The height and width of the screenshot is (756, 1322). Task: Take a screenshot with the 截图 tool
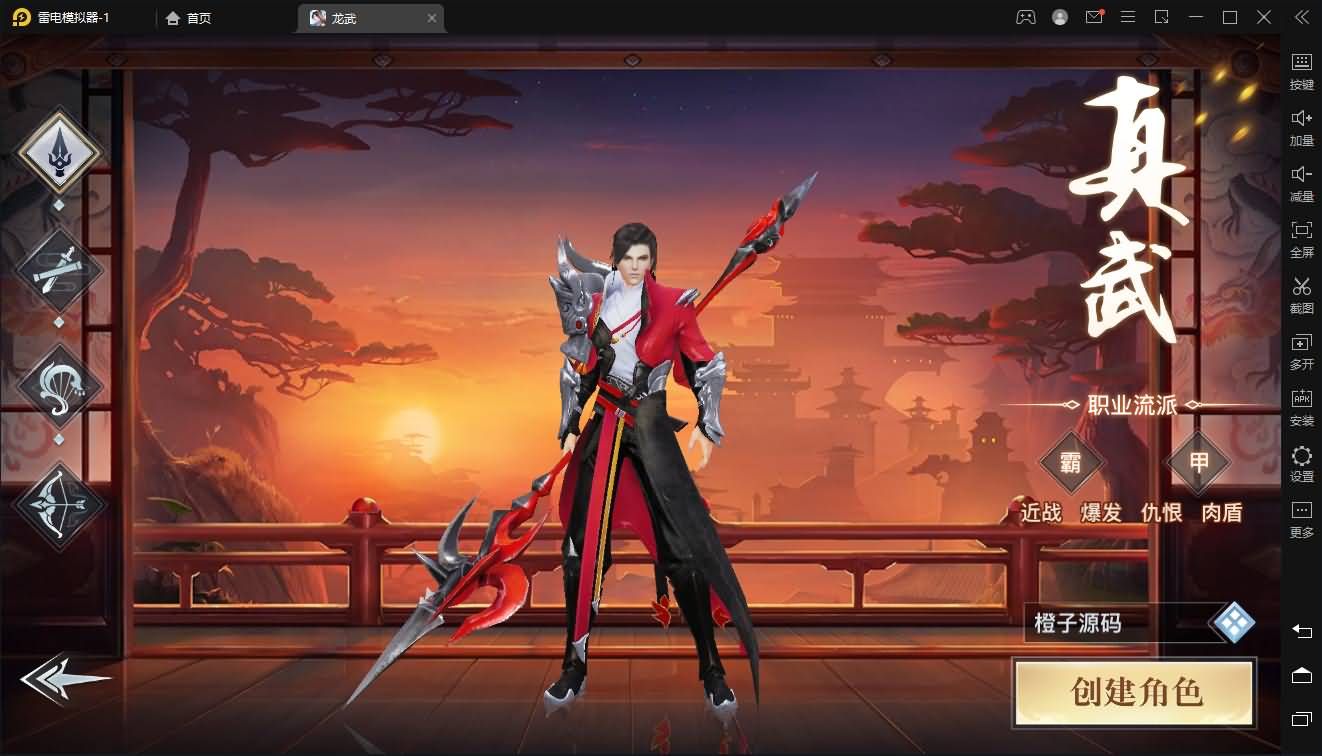coord(1301,295)
